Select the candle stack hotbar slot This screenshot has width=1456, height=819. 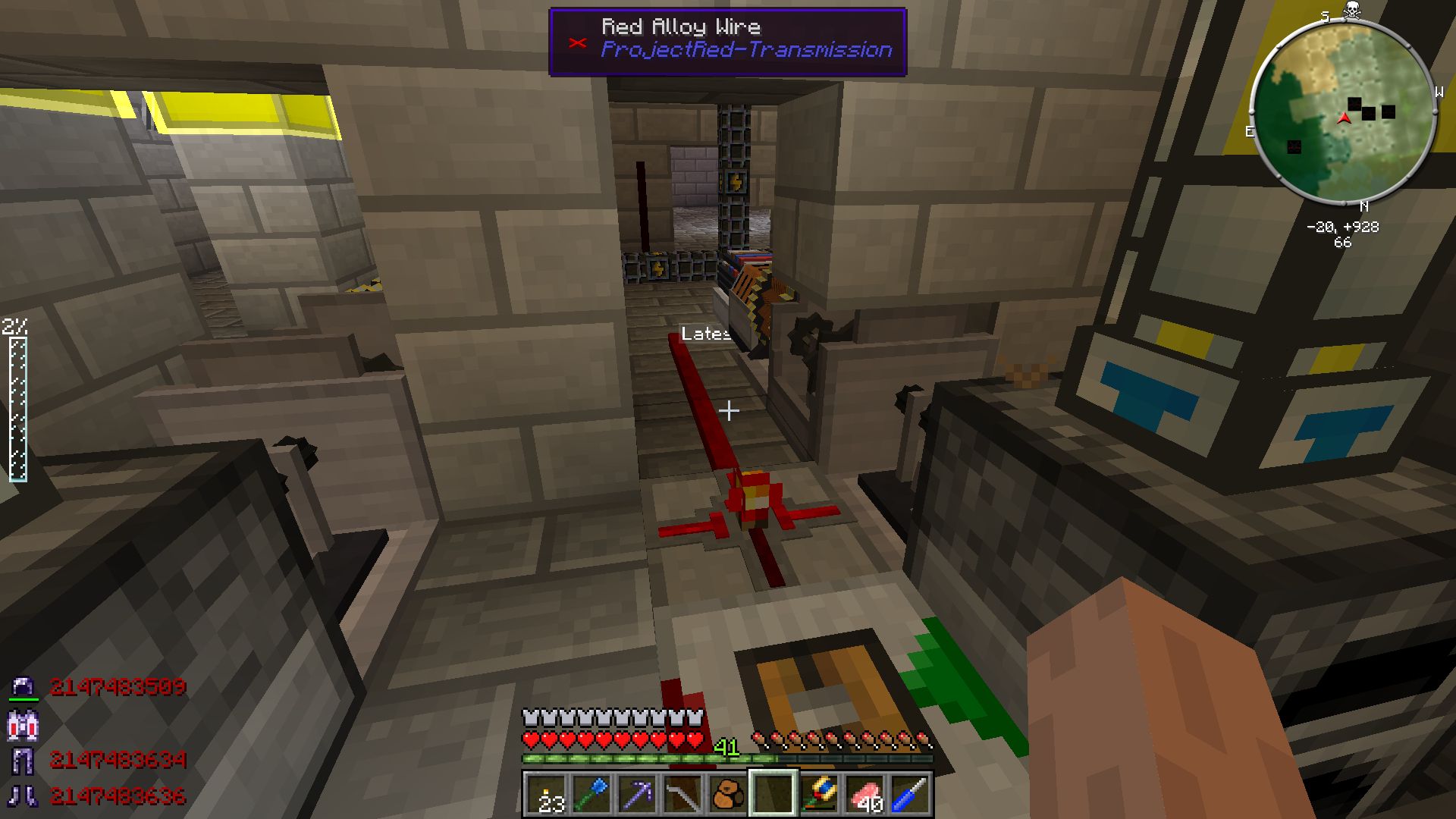[546, 794]
